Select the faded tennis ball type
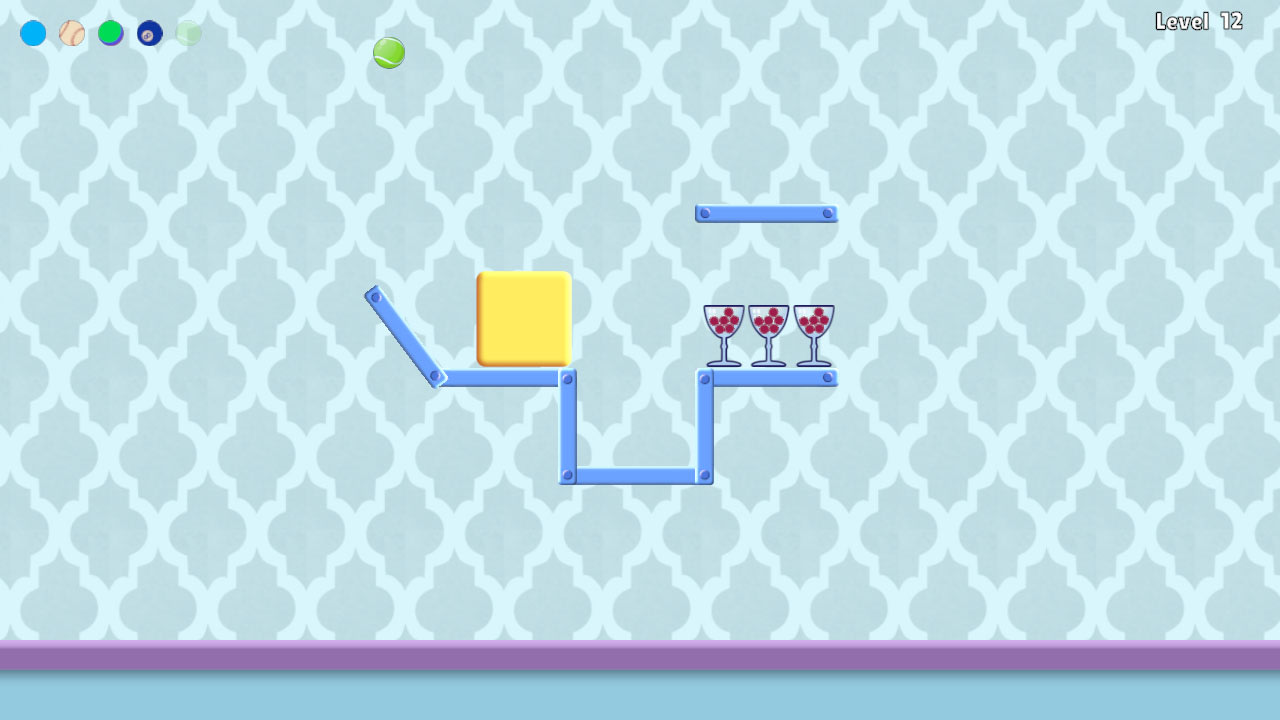 click(186, 33)
